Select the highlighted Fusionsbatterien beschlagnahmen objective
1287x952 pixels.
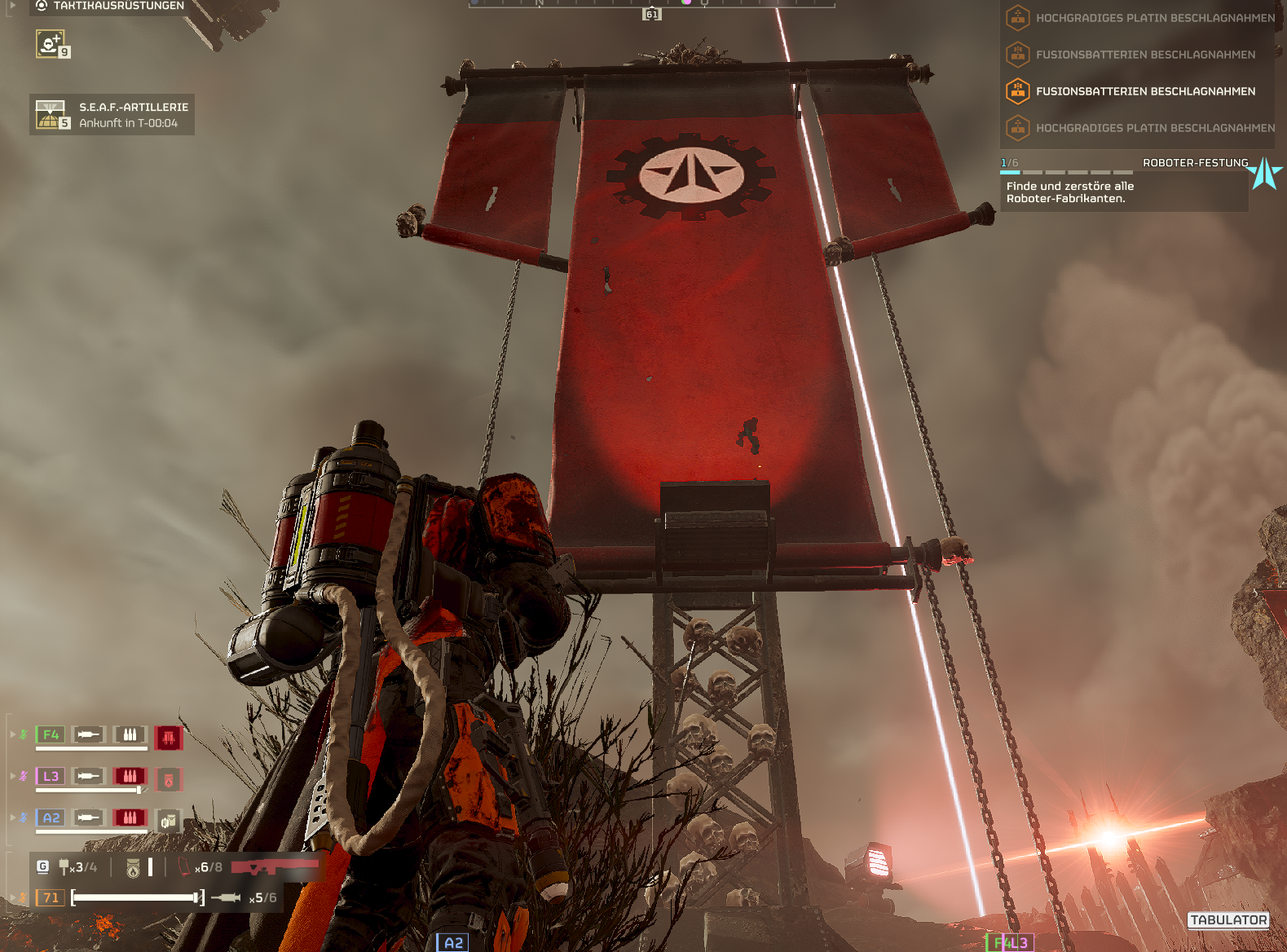(1144, 91)
